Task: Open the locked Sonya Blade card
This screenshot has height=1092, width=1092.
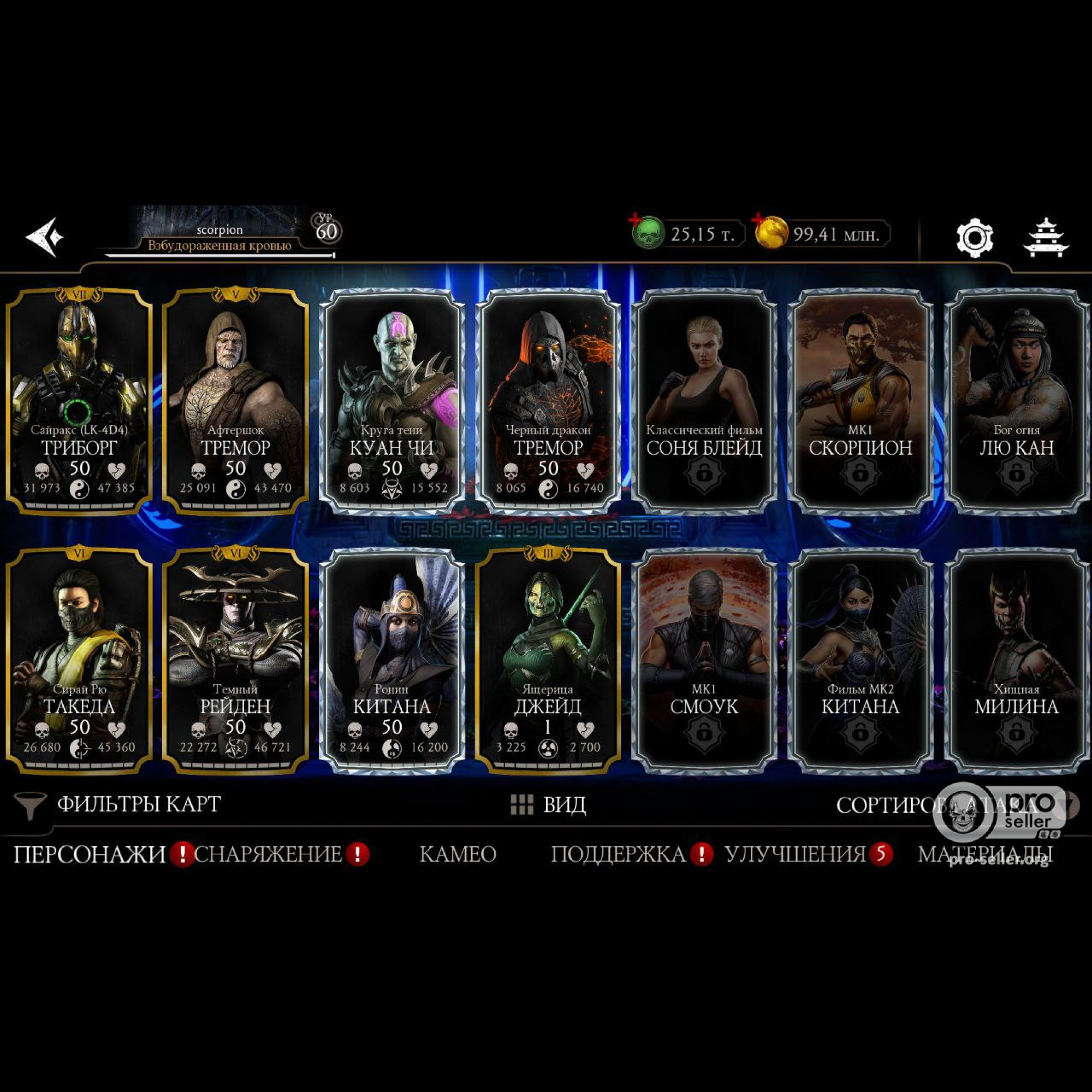Action: pyautogui.click(x=704, y=401)
